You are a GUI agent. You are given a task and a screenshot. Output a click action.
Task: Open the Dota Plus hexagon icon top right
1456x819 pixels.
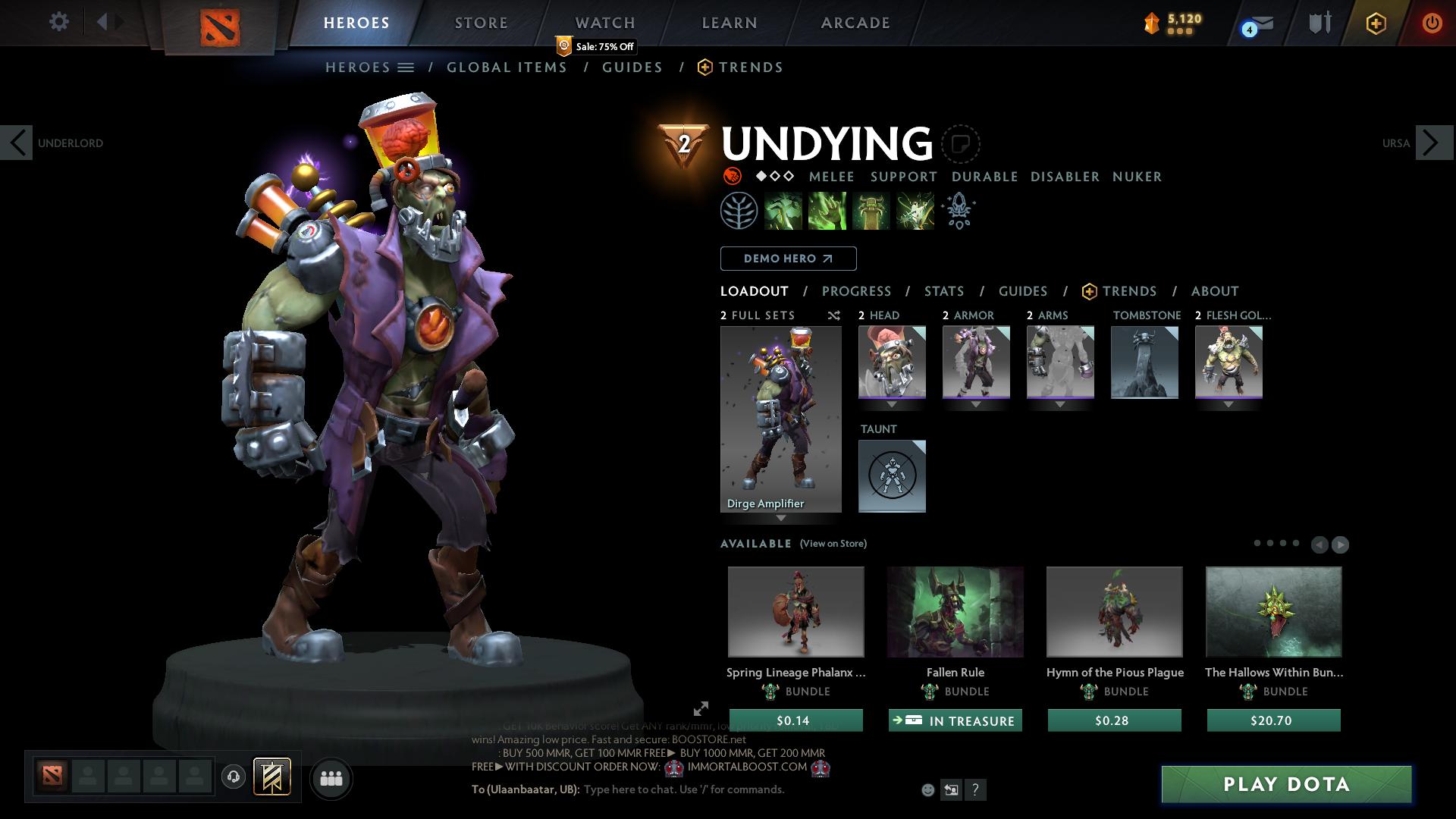point(1376,23)
